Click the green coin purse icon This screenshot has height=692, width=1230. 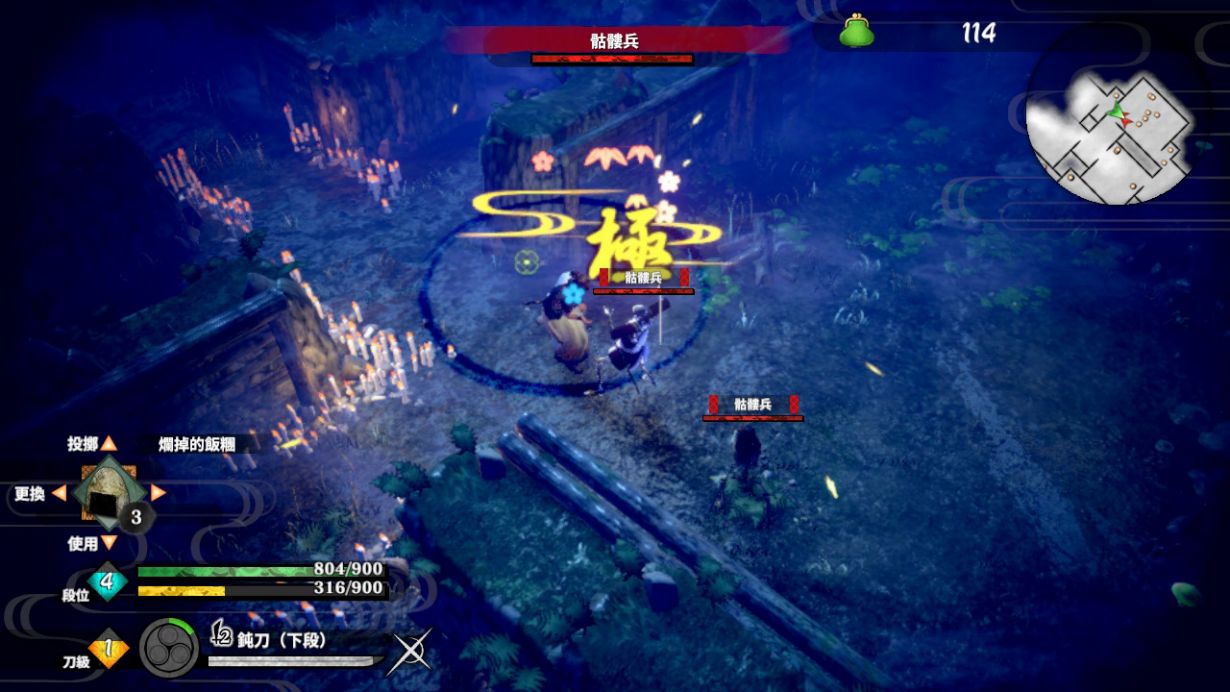coord(856,32)
